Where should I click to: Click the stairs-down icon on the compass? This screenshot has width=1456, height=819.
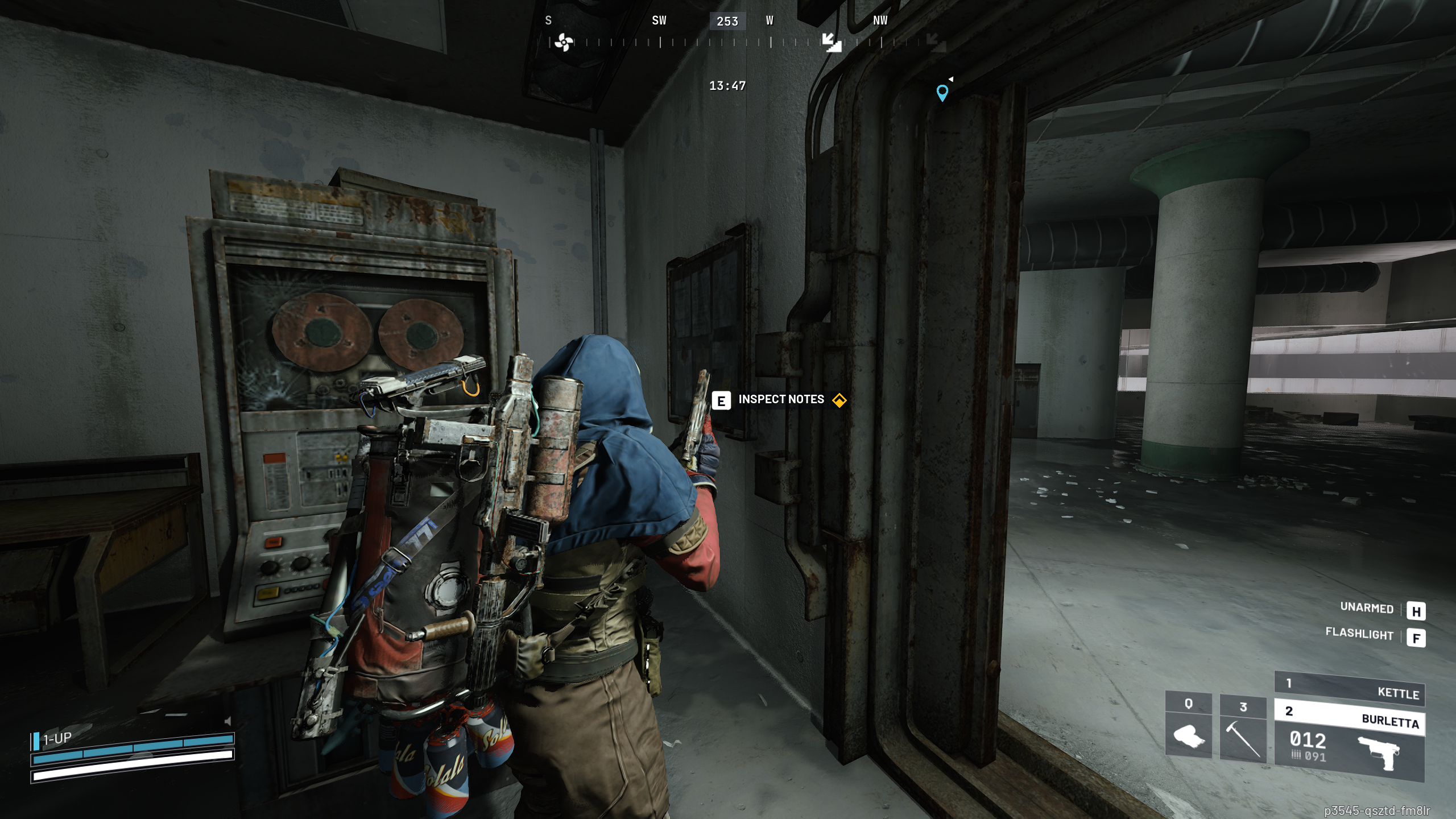click(x=832, y=43)
